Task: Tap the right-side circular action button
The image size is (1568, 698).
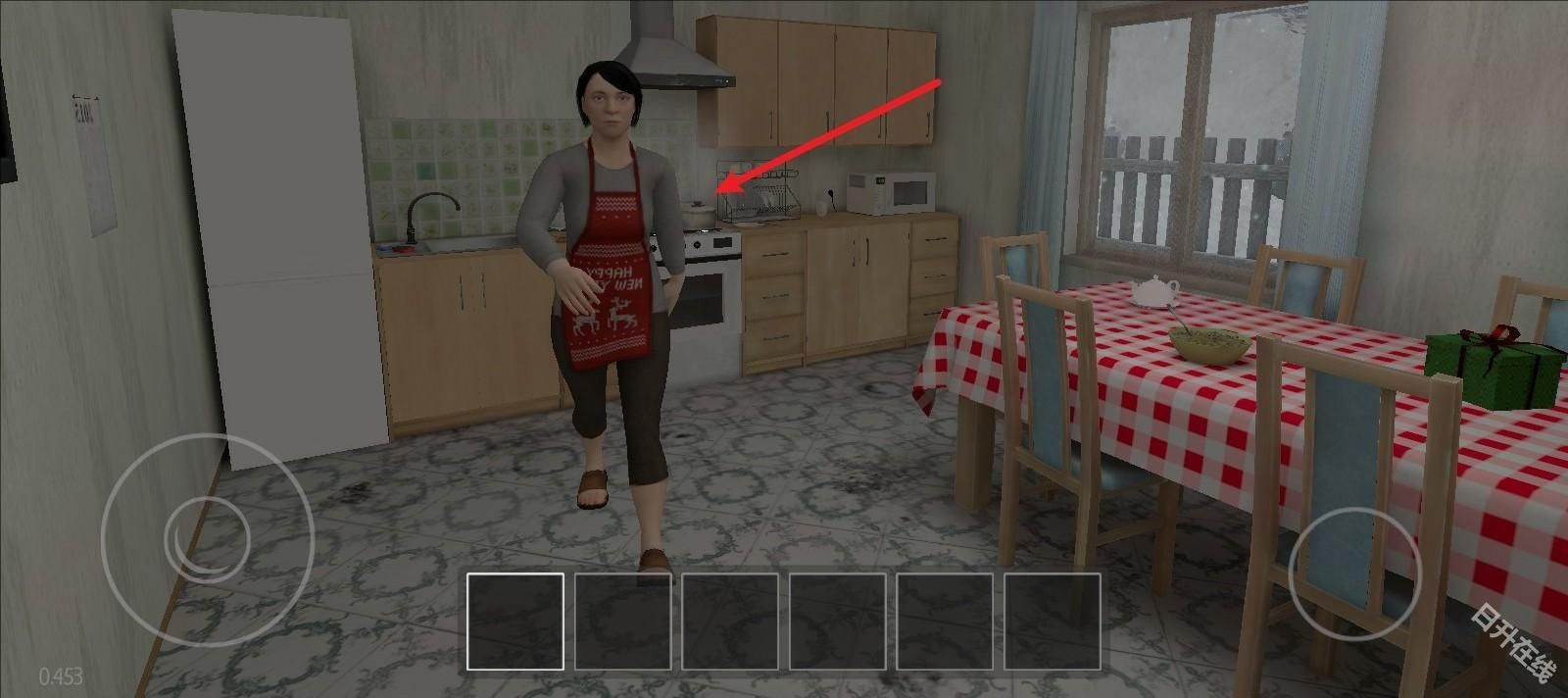Action: click(x=1355, y=575)
